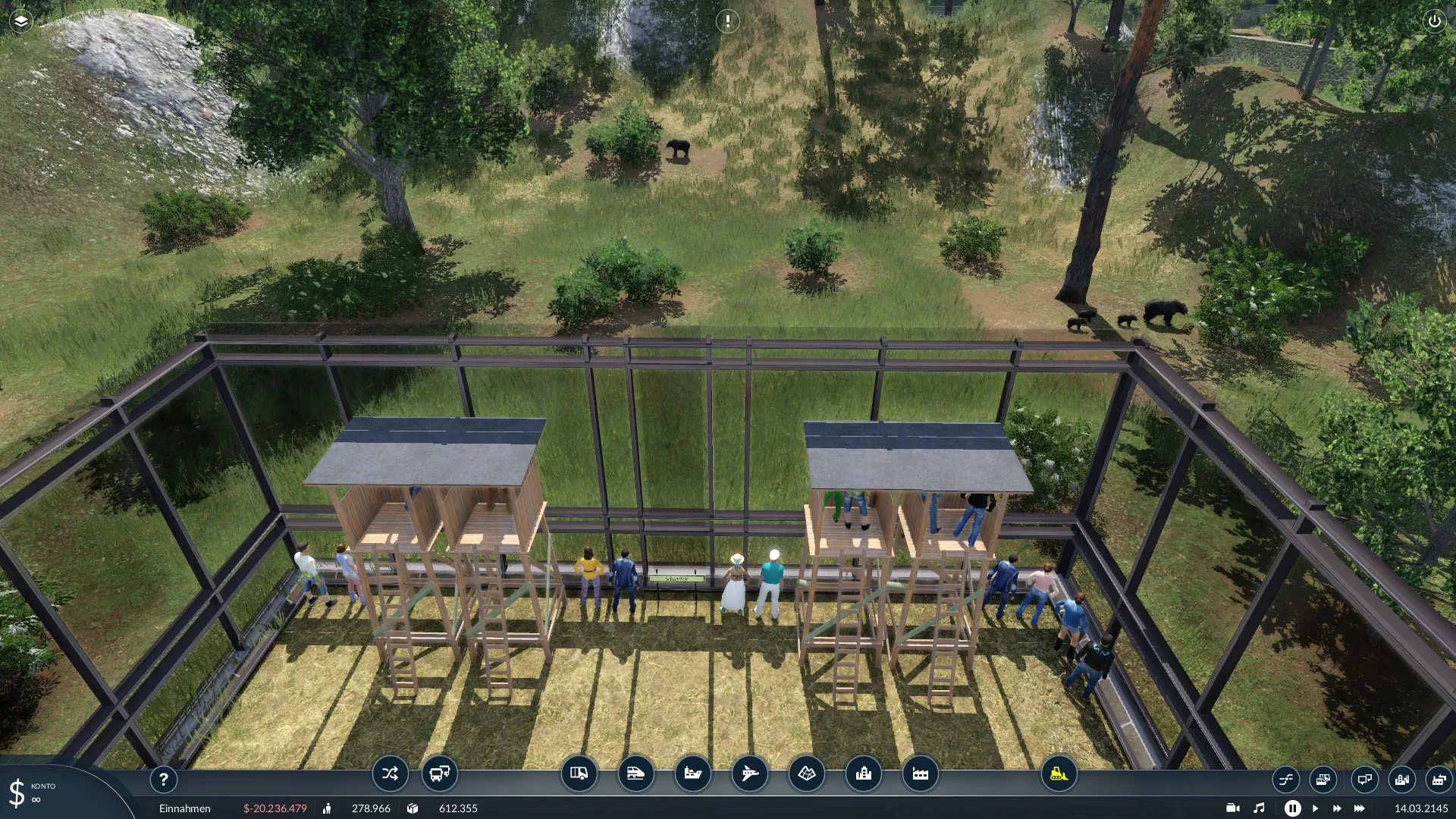The height and width of the screenshot is (819, 1456).
Task: Open the exclamation mark notification
Action: 728,21
